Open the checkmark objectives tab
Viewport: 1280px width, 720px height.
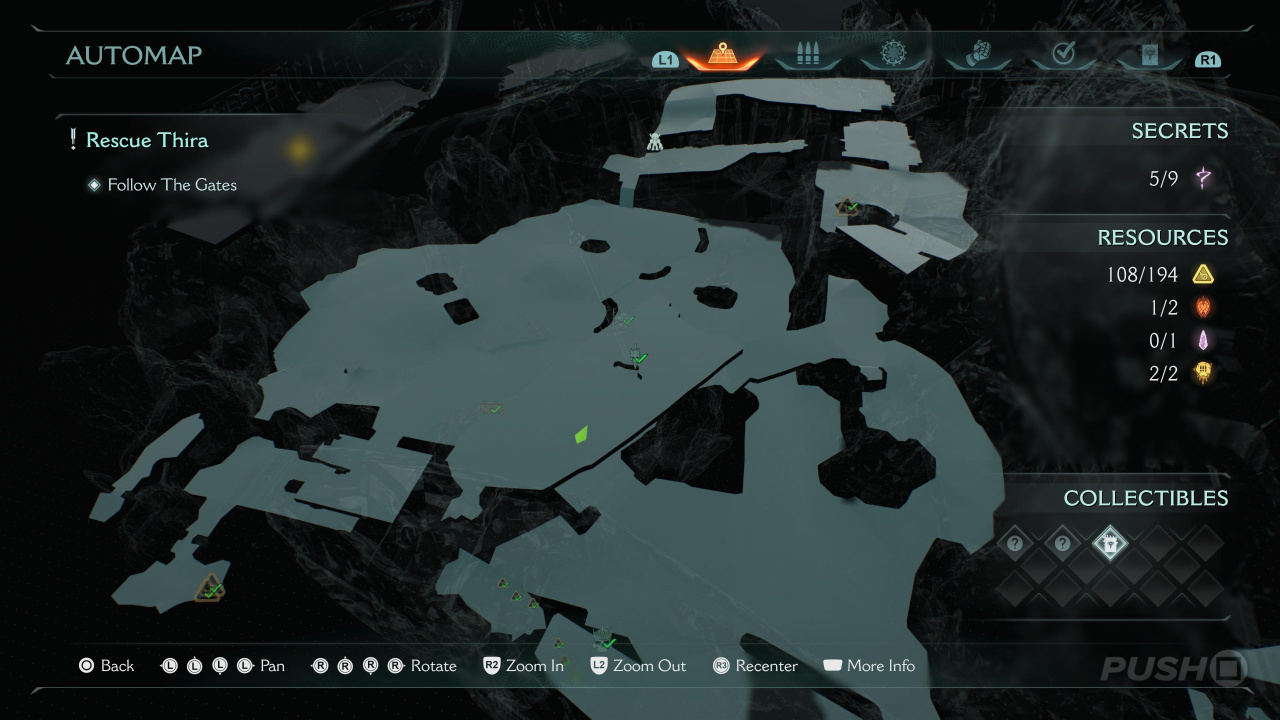tap(1064, 55)
